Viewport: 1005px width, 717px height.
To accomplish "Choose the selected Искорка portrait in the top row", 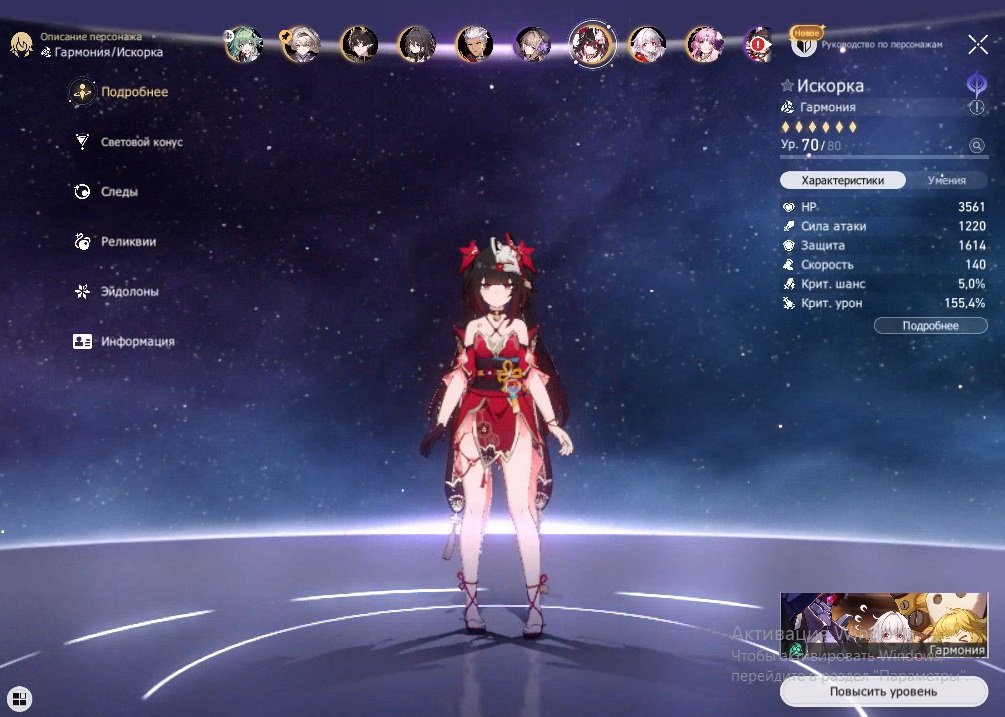I will pyautogui.click(x=591, y=44).
